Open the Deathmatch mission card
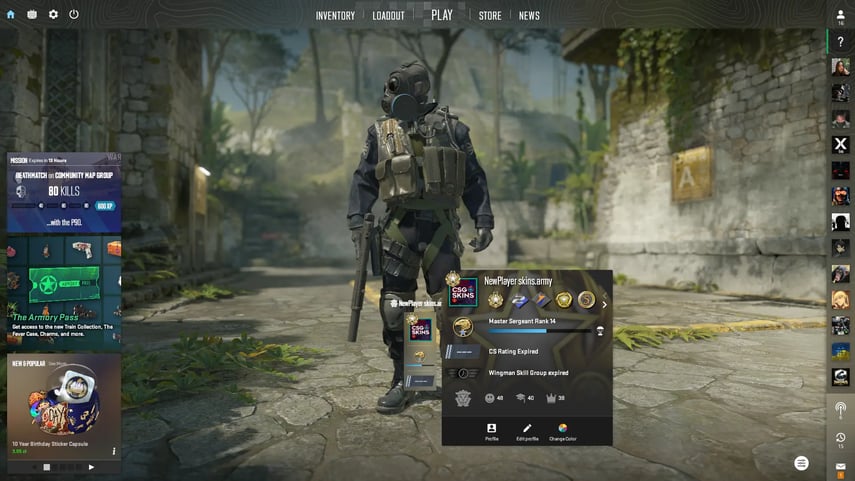This screenshot has height=481, width=855. (x=64, y=193)
